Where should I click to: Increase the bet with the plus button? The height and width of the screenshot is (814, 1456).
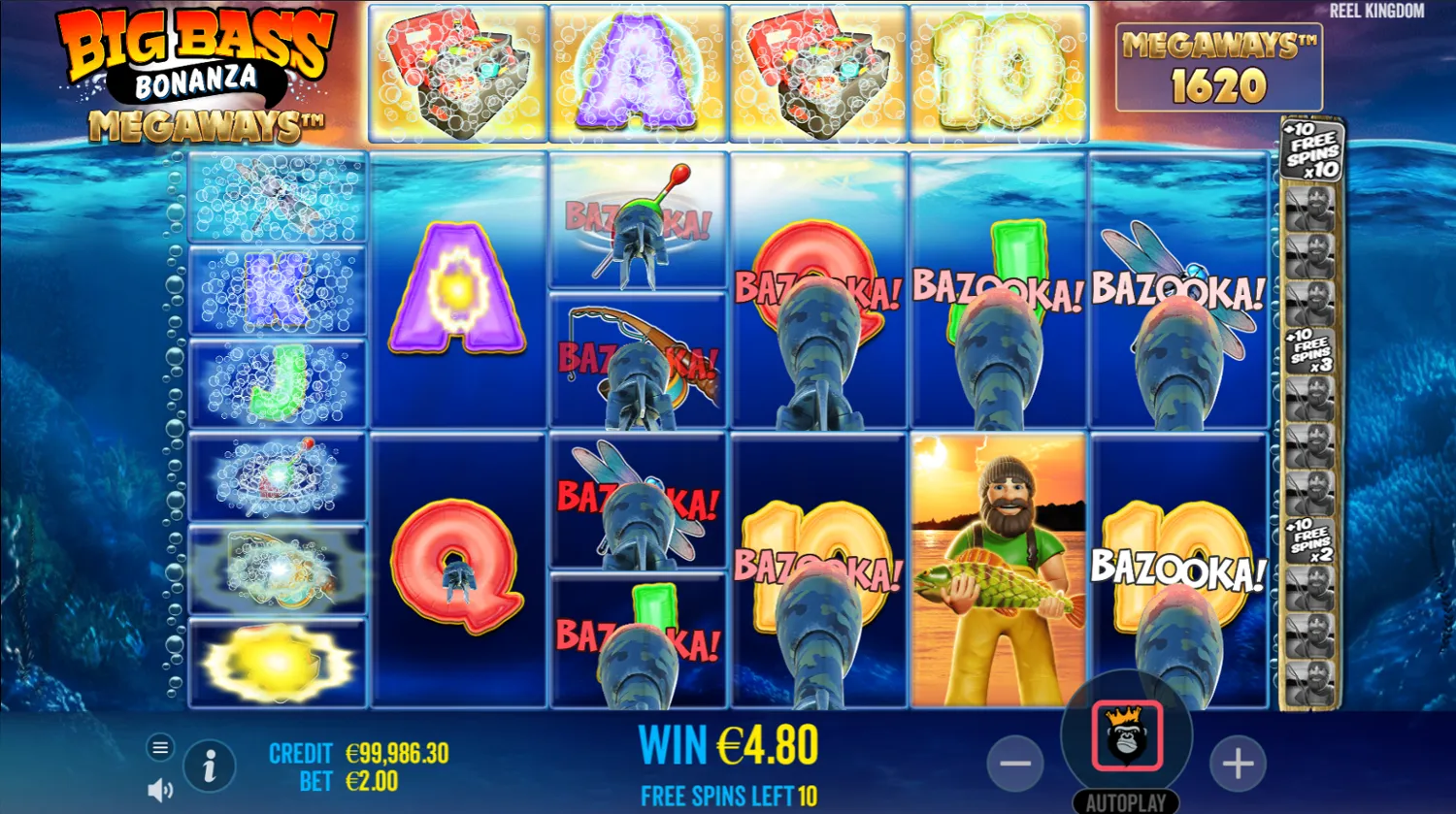tap(1238, 764)
